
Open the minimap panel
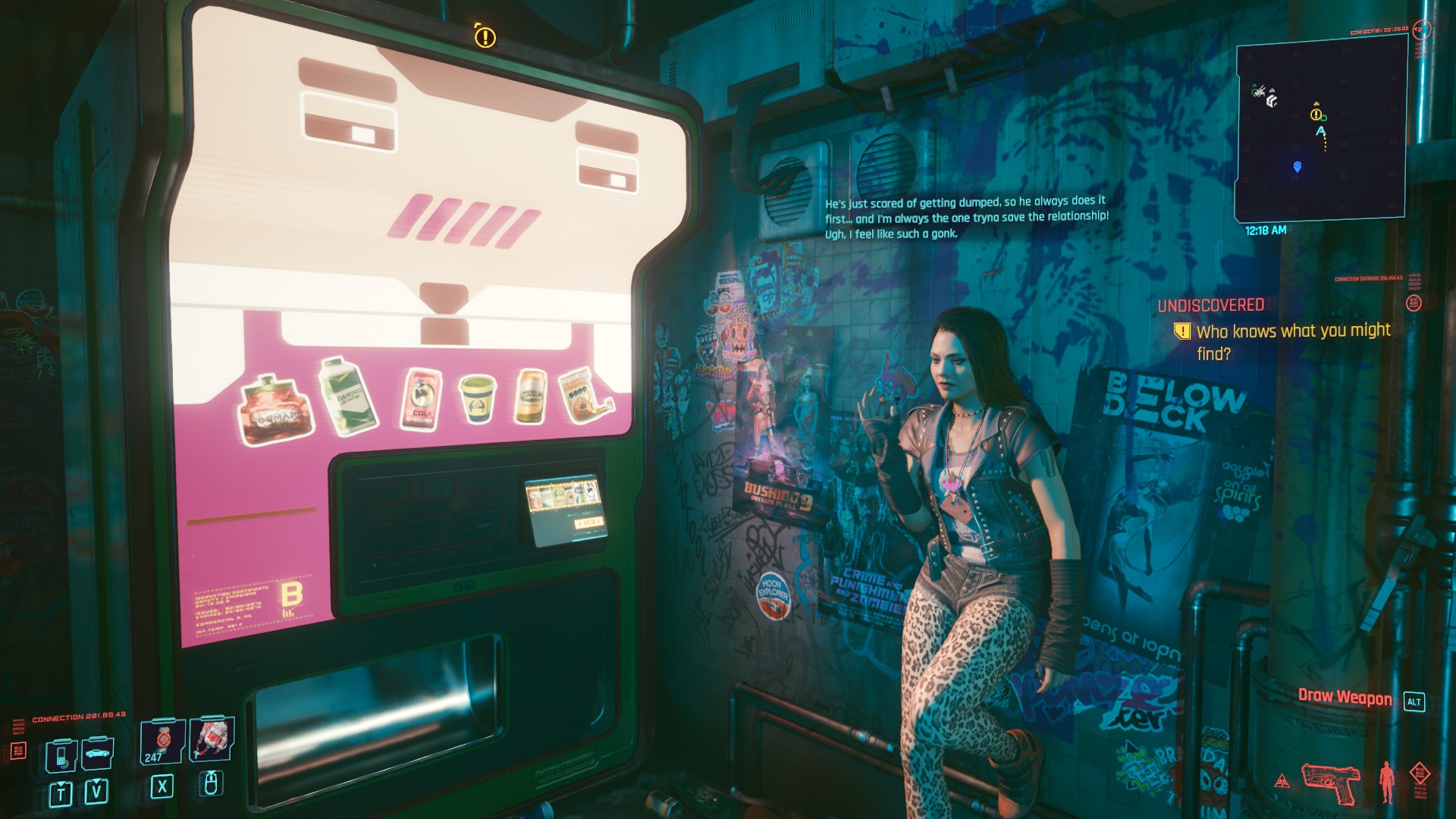(x=1320, y=130)
